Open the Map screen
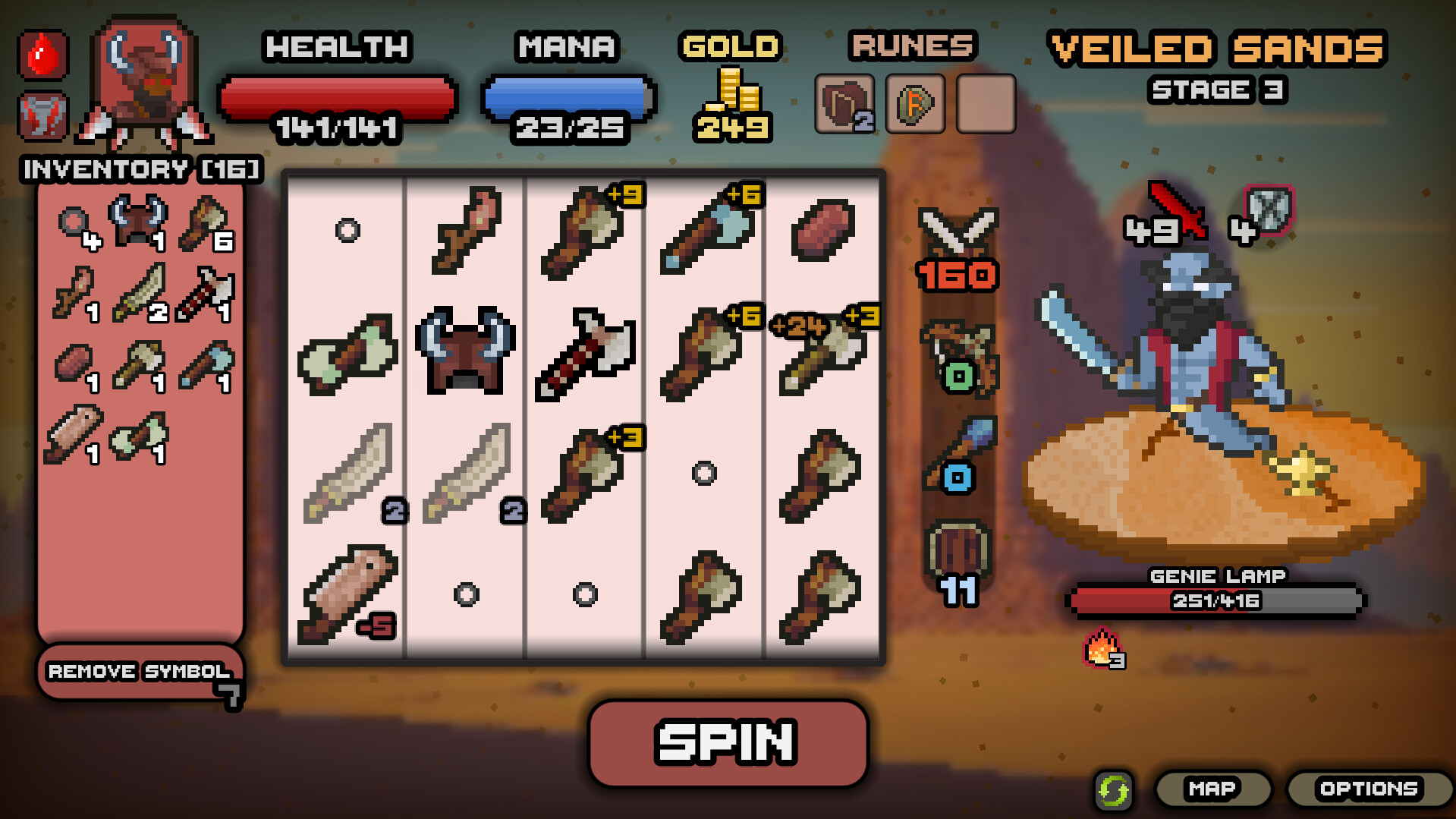This screenshot has height=819, width=1456. (1212, 789)
